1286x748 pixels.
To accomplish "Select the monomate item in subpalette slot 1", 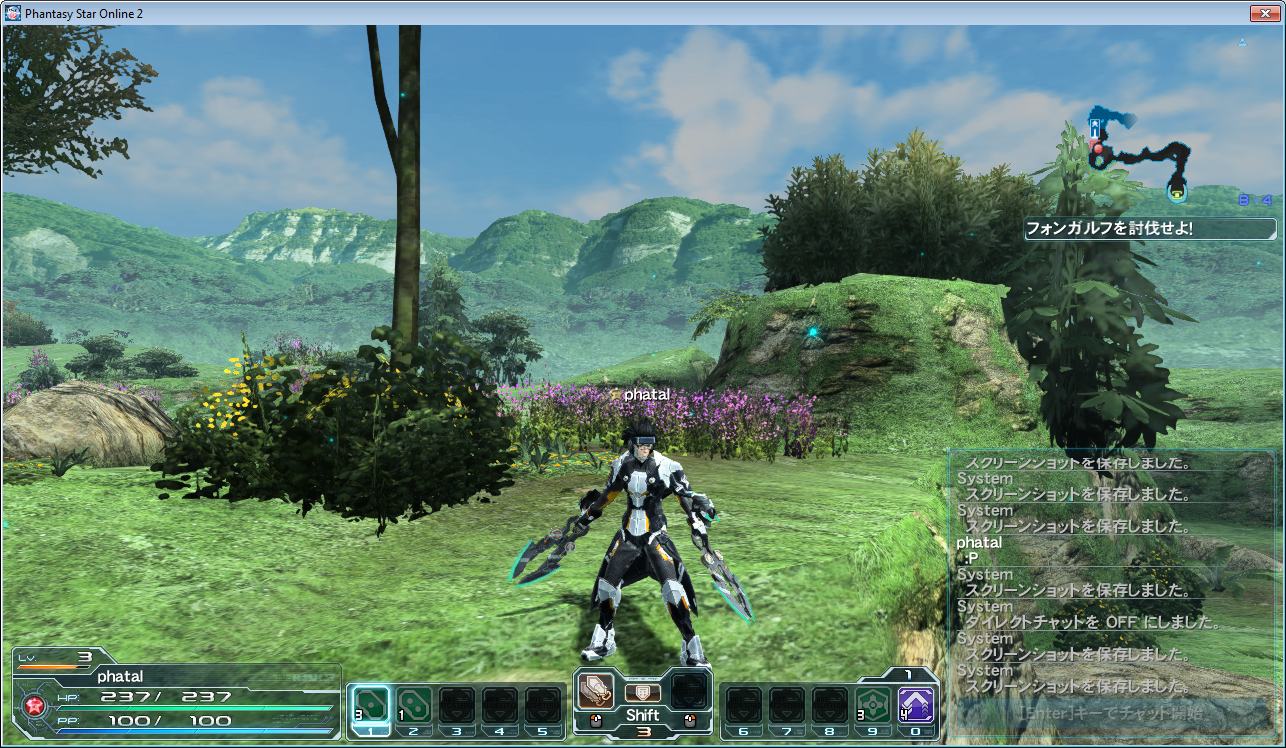I will coord(371,702).
